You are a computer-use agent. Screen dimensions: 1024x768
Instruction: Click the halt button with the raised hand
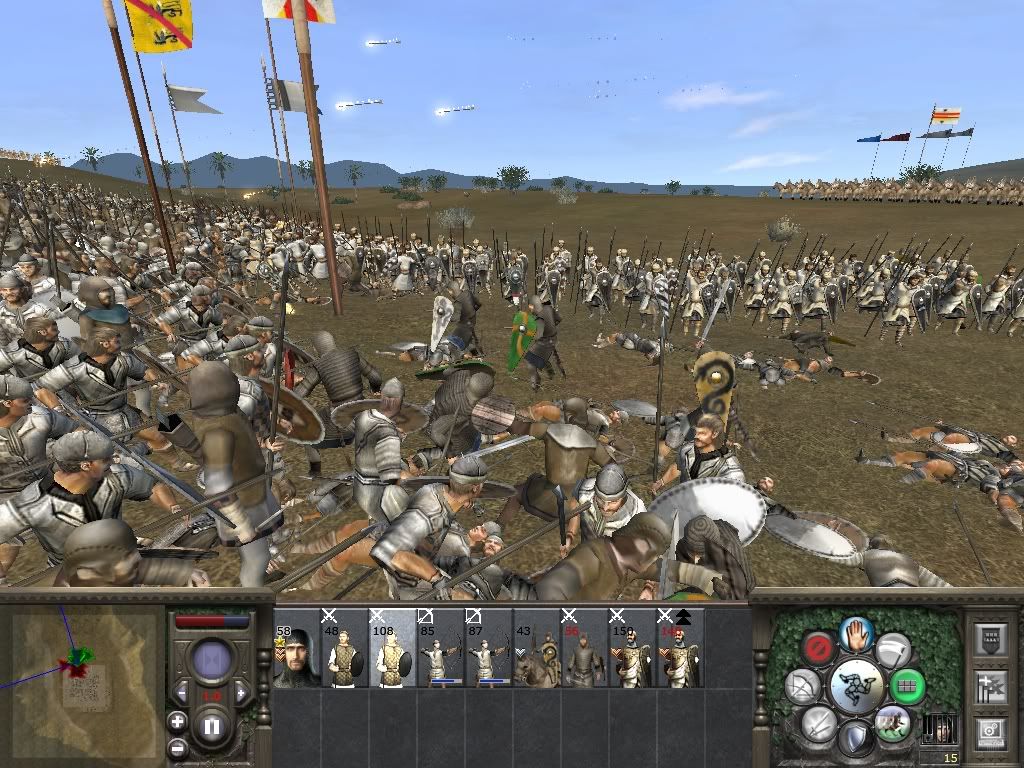[857, 632]
